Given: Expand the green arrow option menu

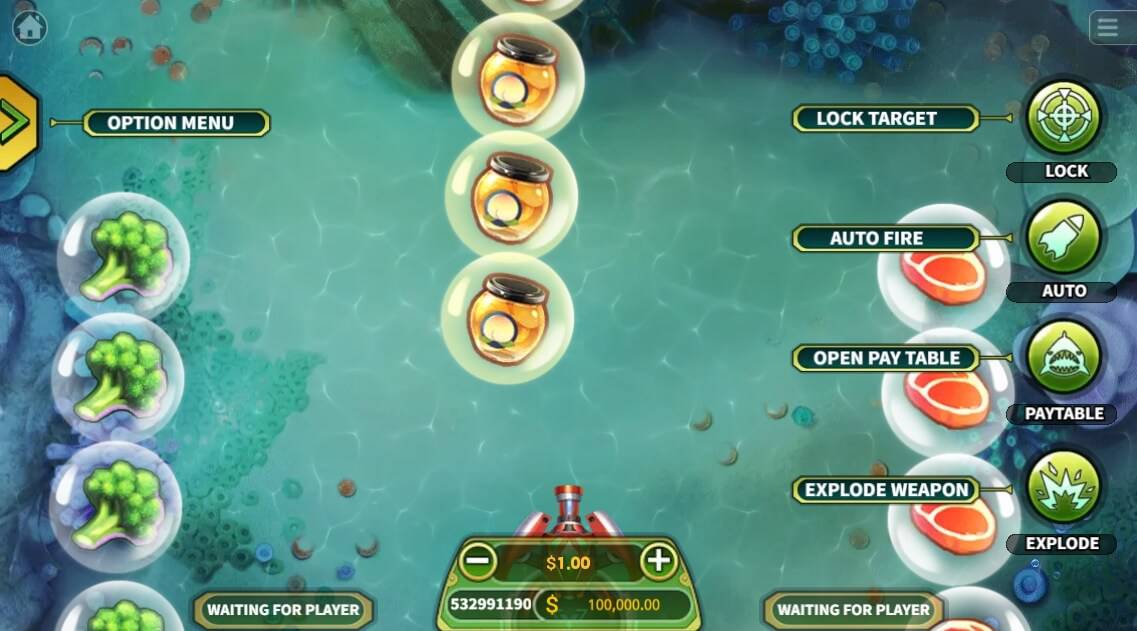Looking at the screenshot, I should point(15,122).
